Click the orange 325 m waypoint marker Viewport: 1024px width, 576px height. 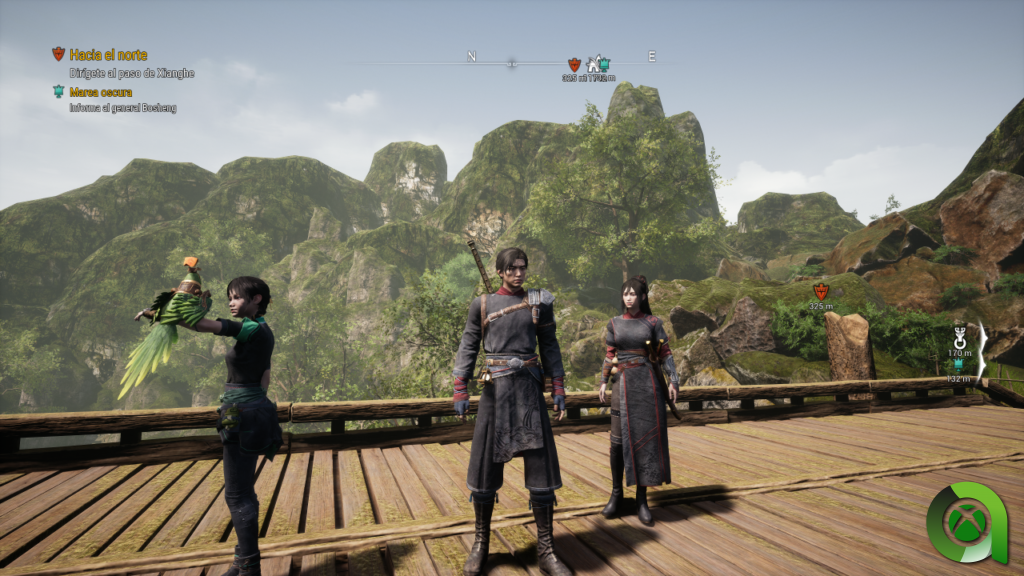point(821,291)
